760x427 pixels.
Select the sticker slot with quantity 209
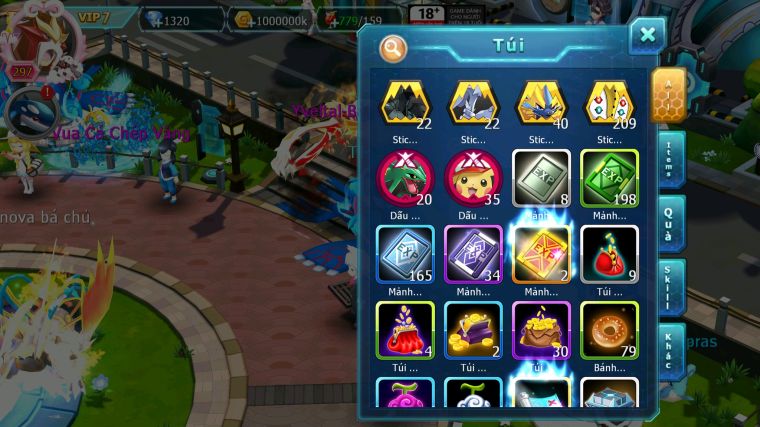coord(609,104)
